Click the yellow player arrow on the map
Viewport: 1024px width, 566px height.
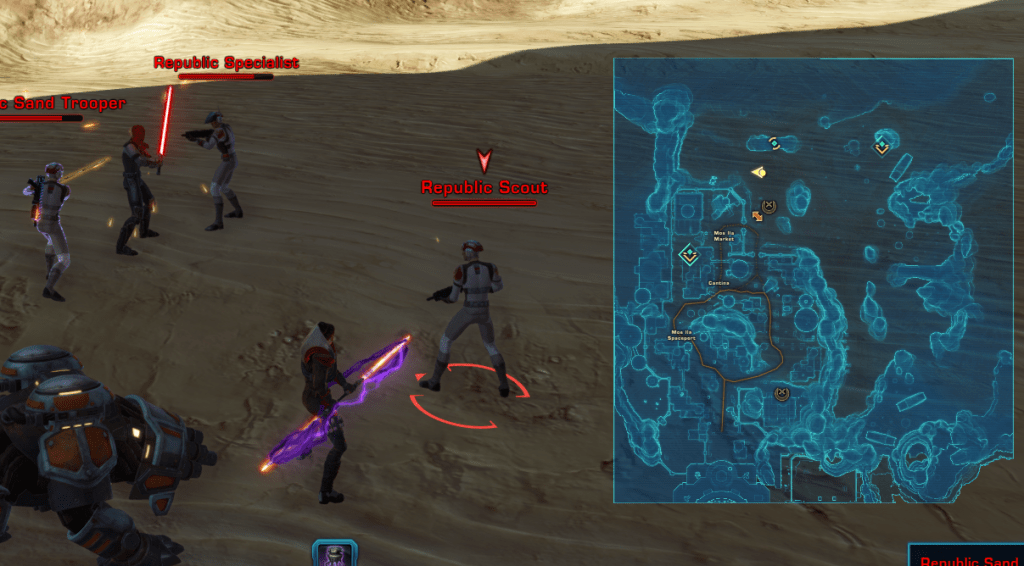click(759, 172)
